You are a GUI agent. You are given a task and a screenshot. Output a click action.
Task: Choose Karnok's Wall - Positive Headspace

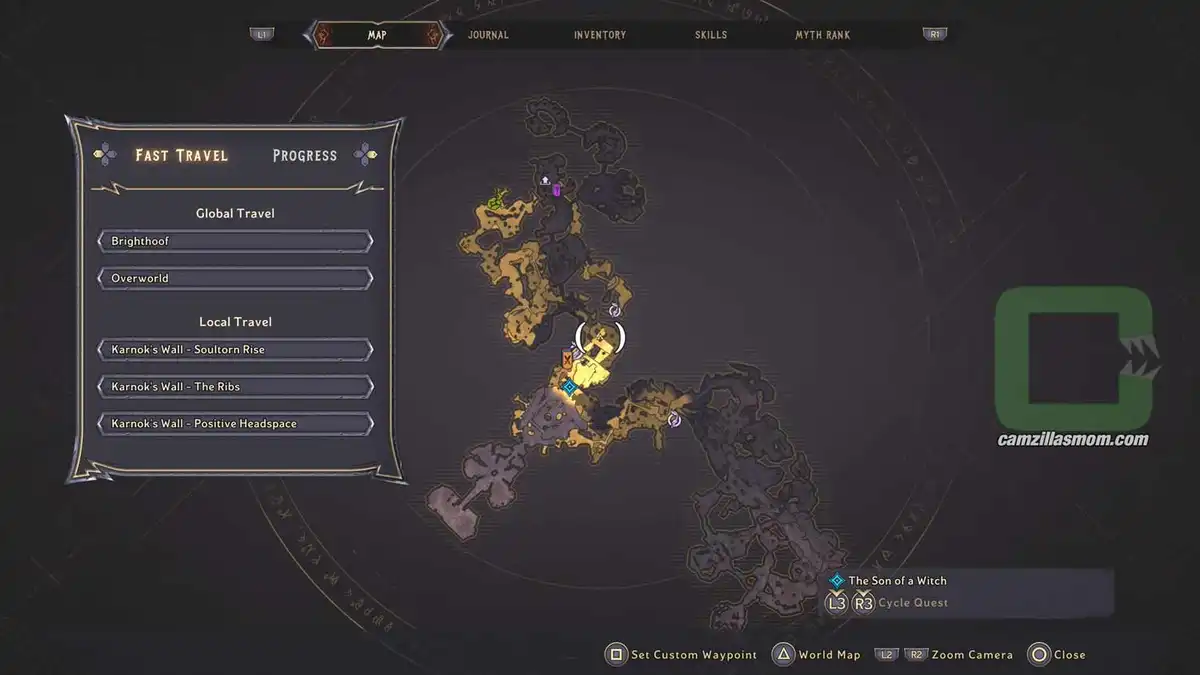click(x=236, y=423)
